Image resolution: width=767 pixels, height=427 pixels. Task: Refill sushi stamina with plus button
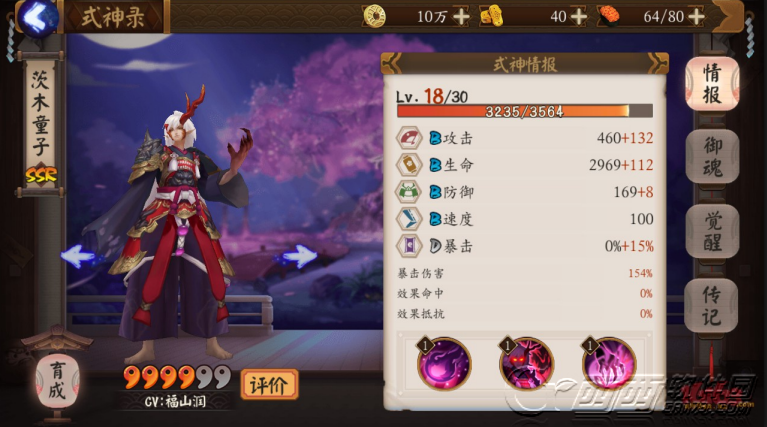tap(696, 16)
